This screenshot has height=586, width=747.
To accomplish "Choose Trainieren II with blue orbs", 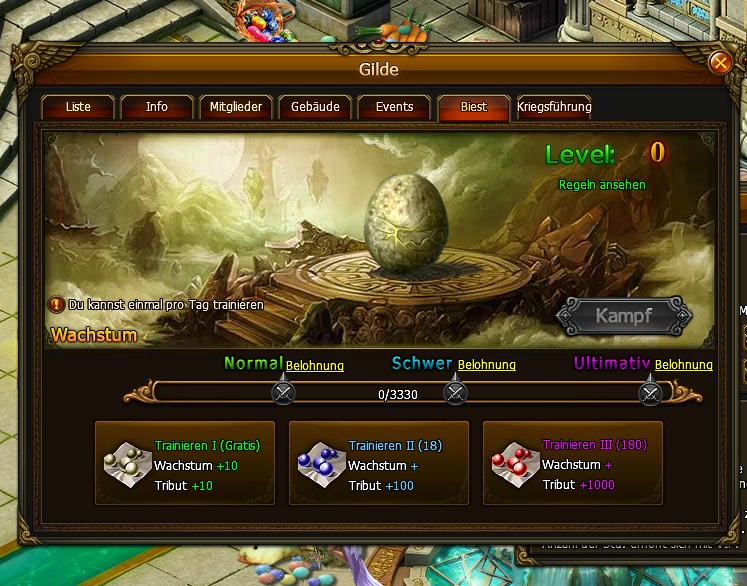I will (x=379, y=463).
